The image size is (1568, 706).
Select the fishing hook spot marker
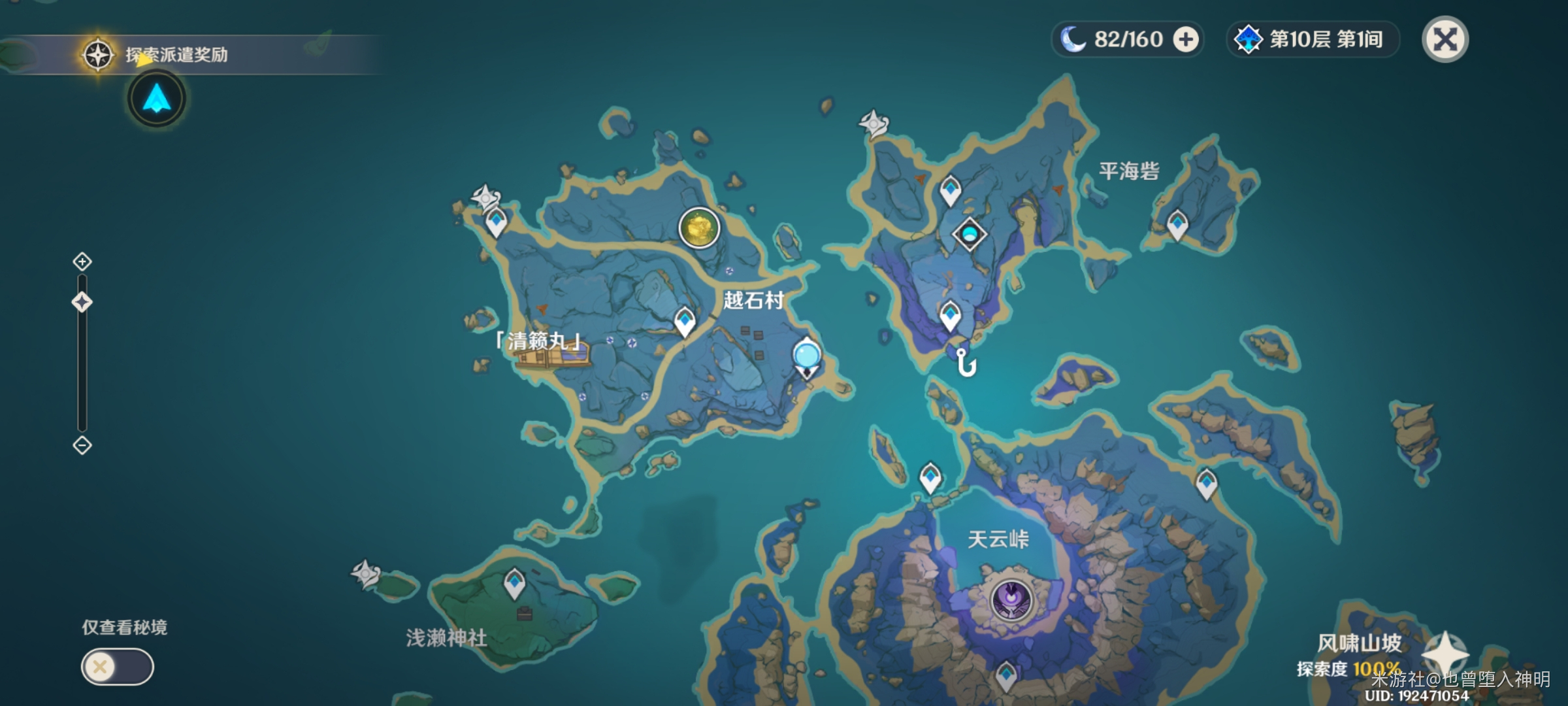(966, 363)
